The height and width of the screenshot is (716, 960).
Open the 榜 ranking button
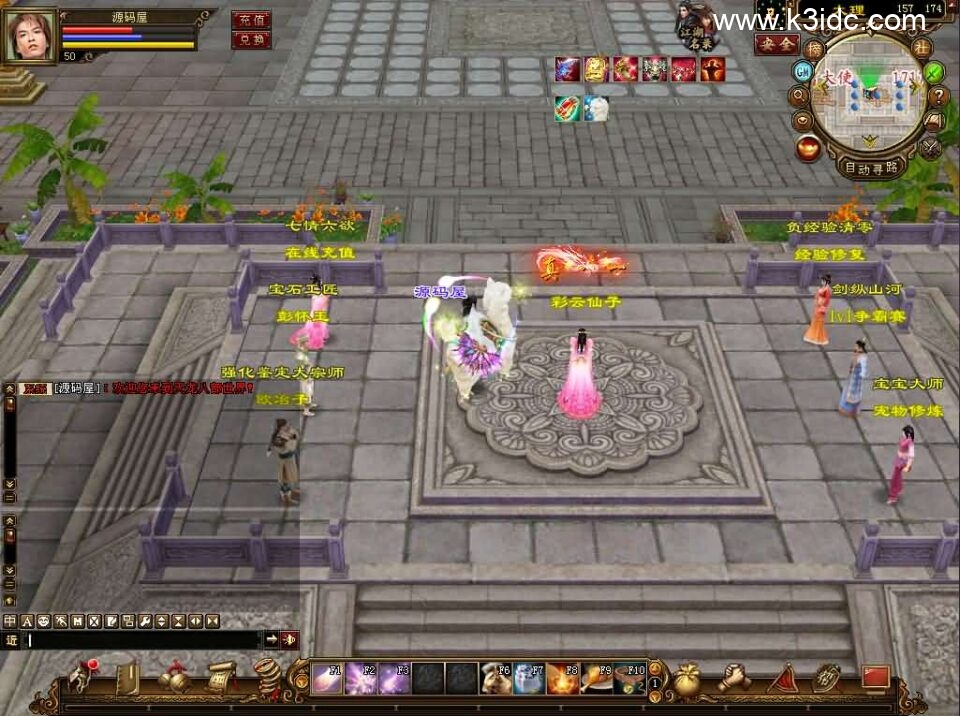tap(815, 50)
